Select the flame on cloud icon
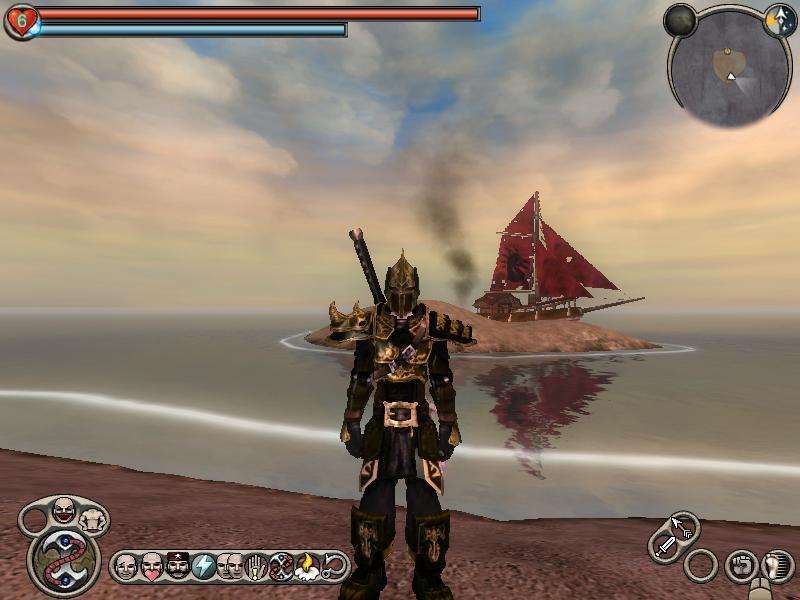This screenshot has height=600, width=800. tap(306, 567)
